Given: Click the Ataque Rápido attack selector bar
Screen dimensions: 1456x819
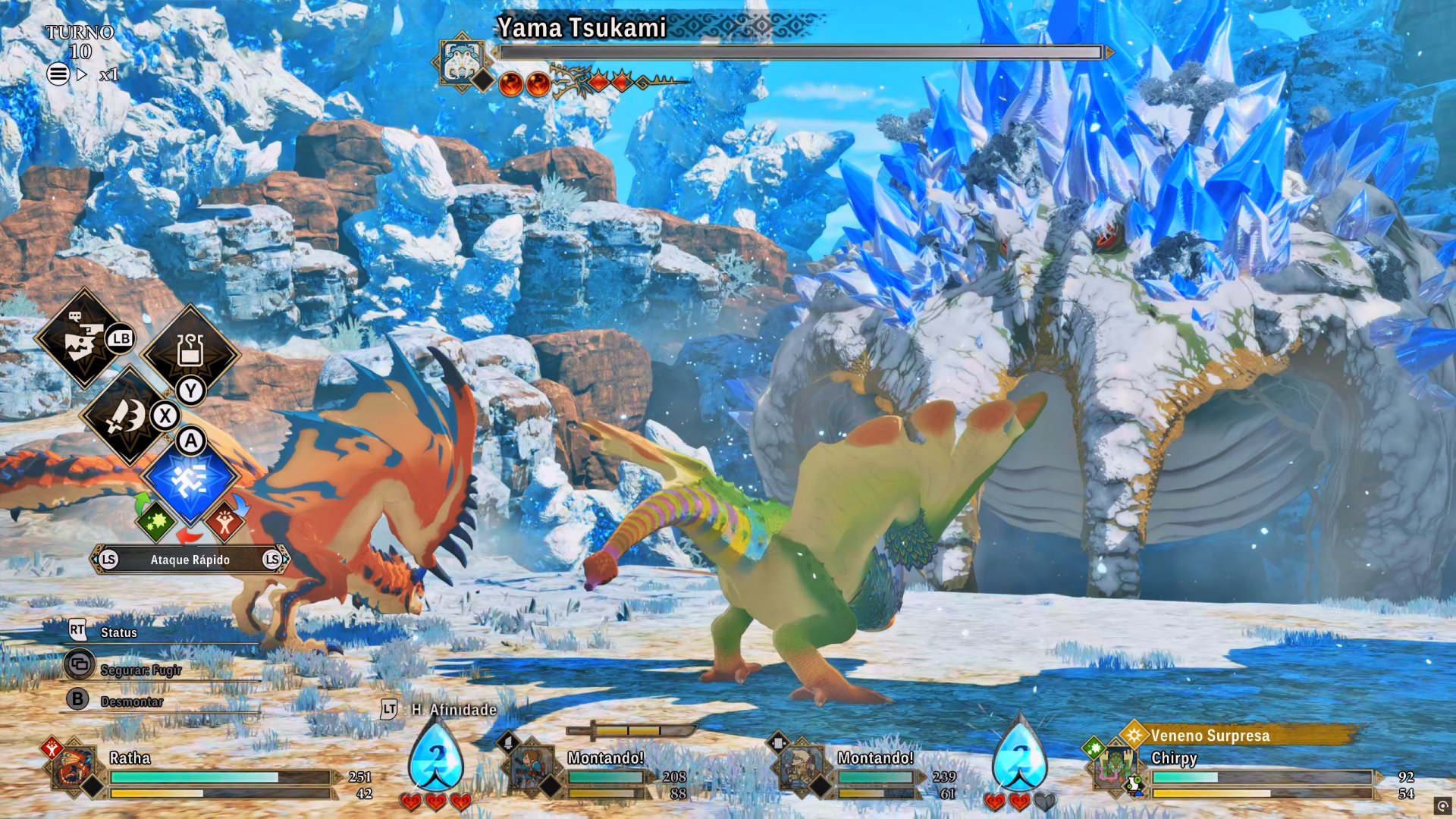Looking at the screenshot, I should (190, 560).
